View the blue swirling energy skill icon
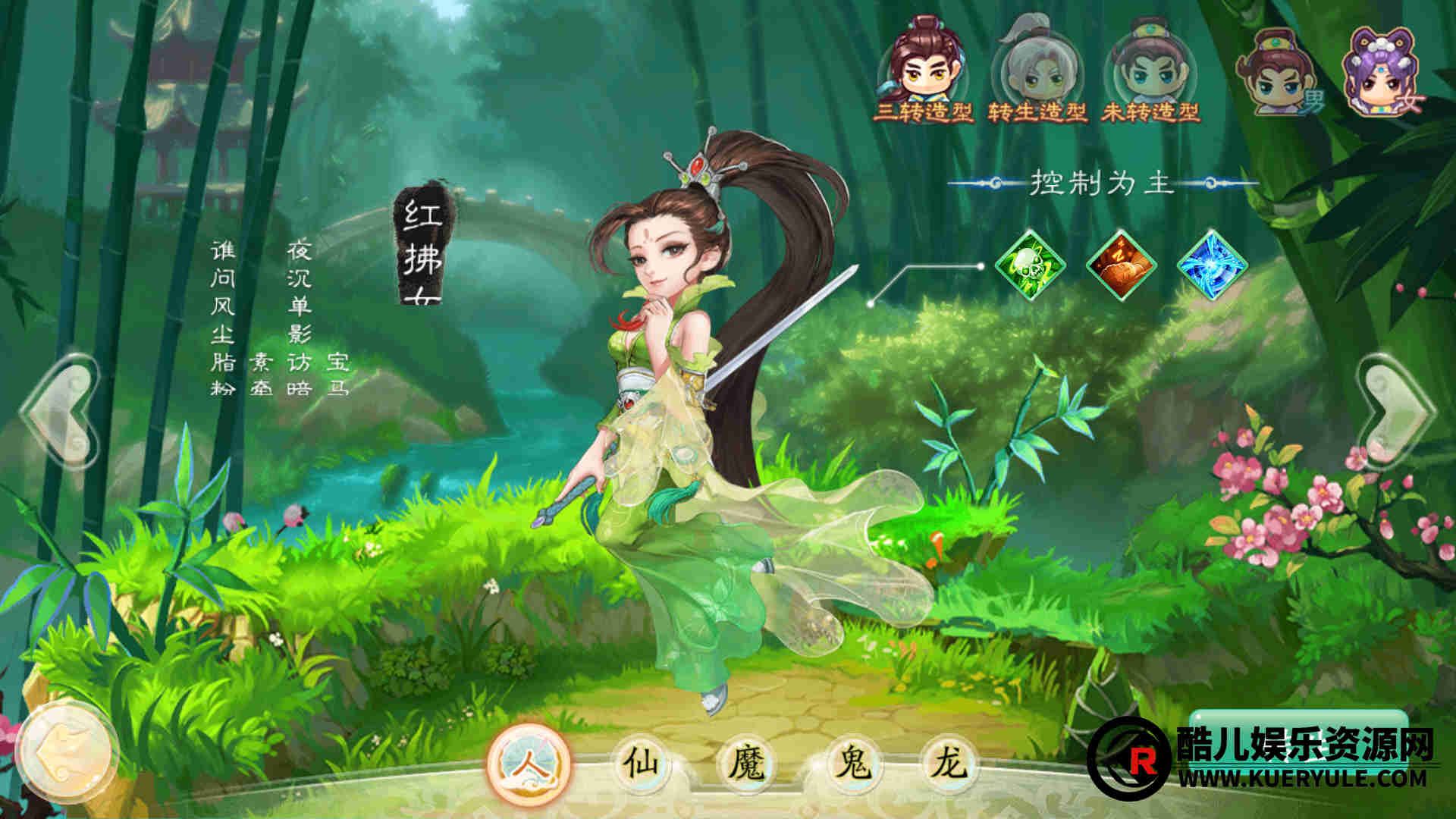 [1211, 265]
